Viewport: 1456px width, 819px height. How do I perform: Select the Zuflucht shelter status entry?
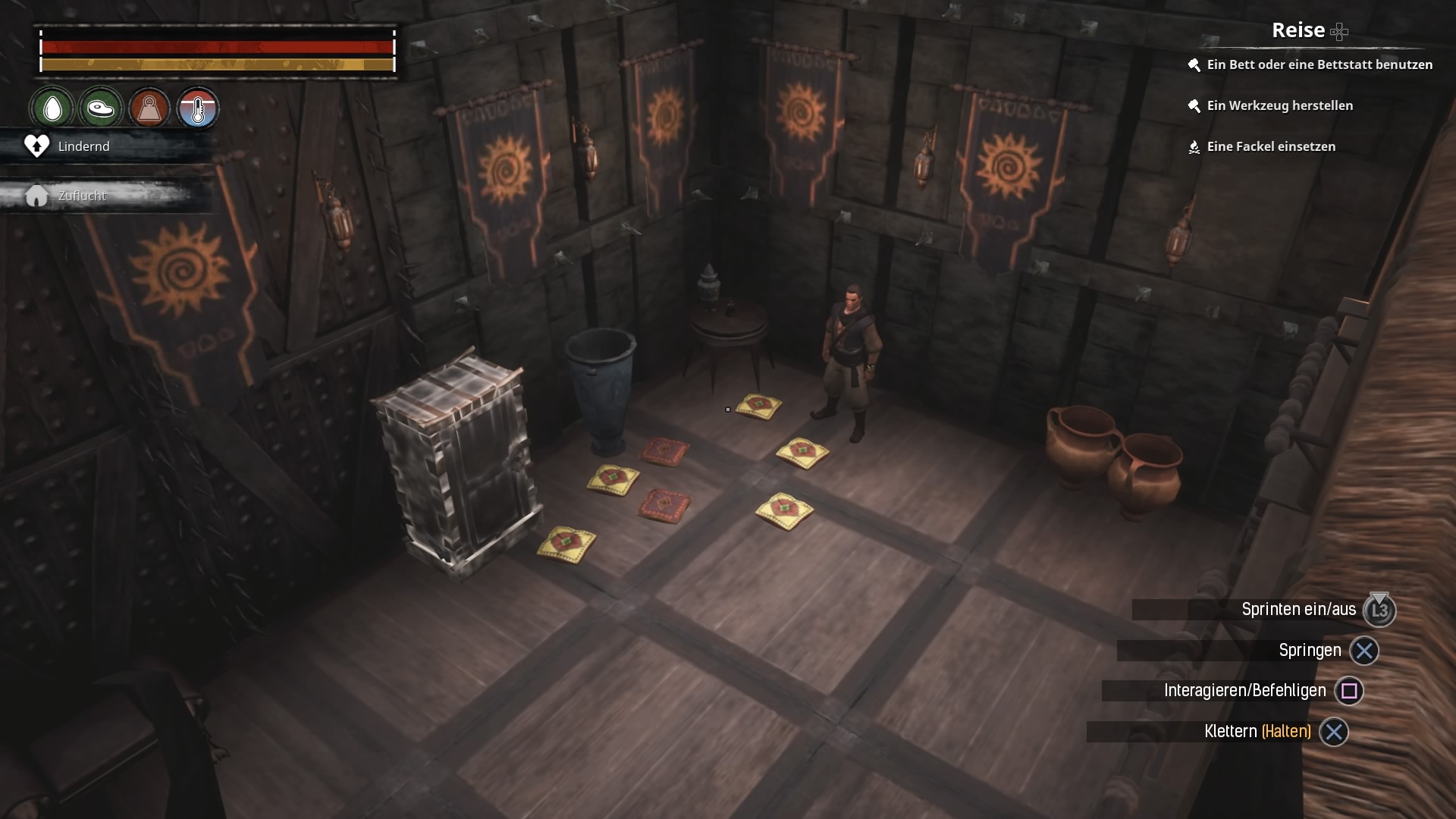pos(82,196)
